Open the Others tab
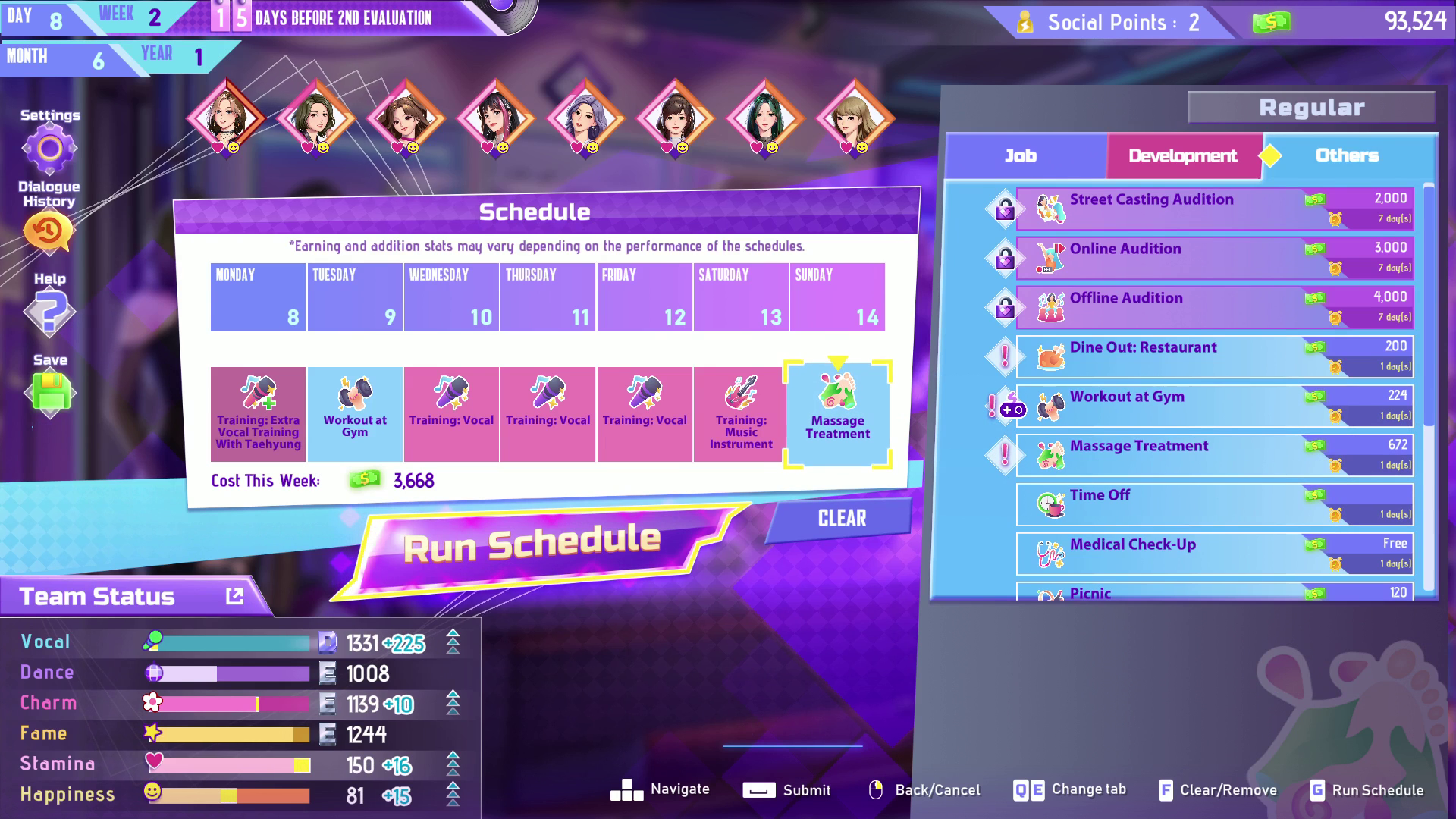This screenshot has width=1456, height=819. [1347, 155]
